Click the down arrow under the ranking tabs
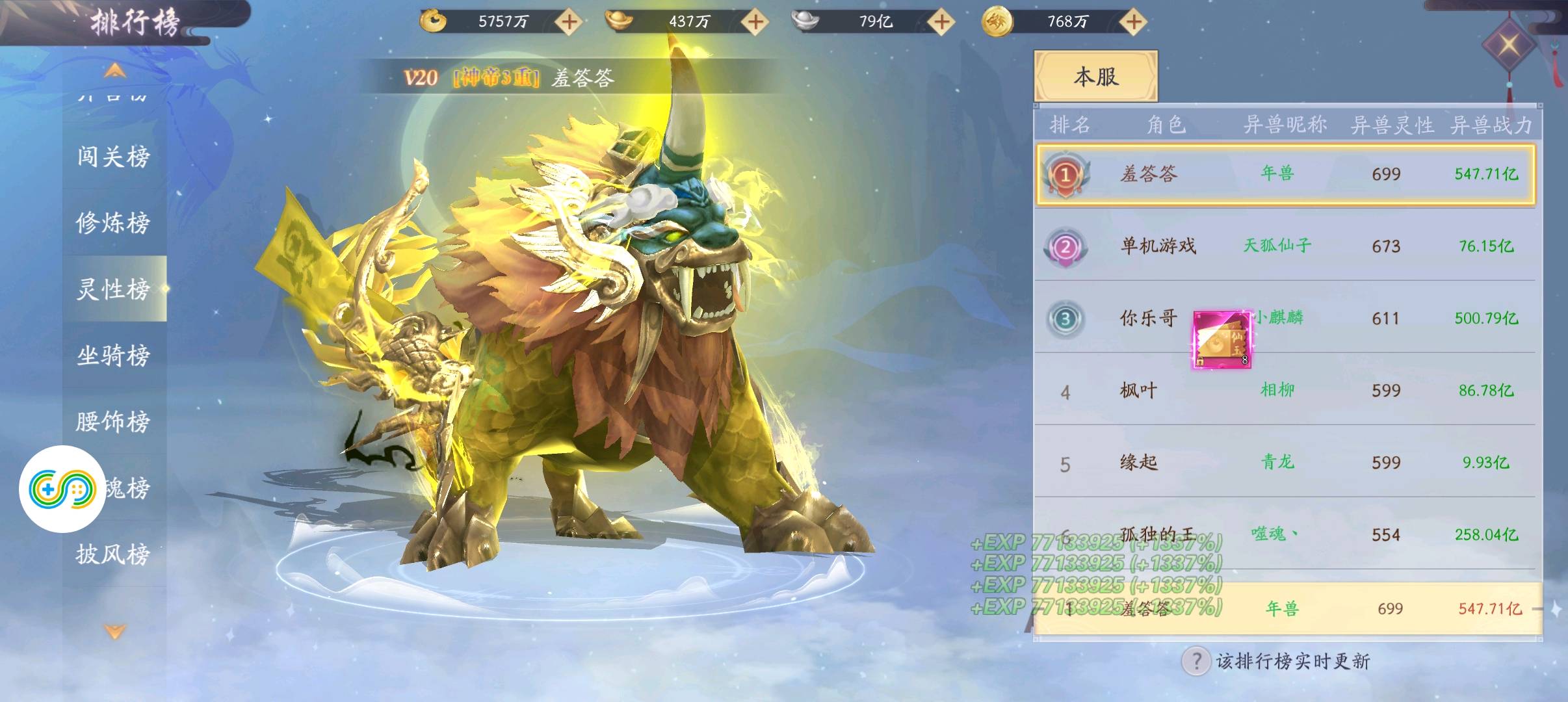 coord(114,631)
